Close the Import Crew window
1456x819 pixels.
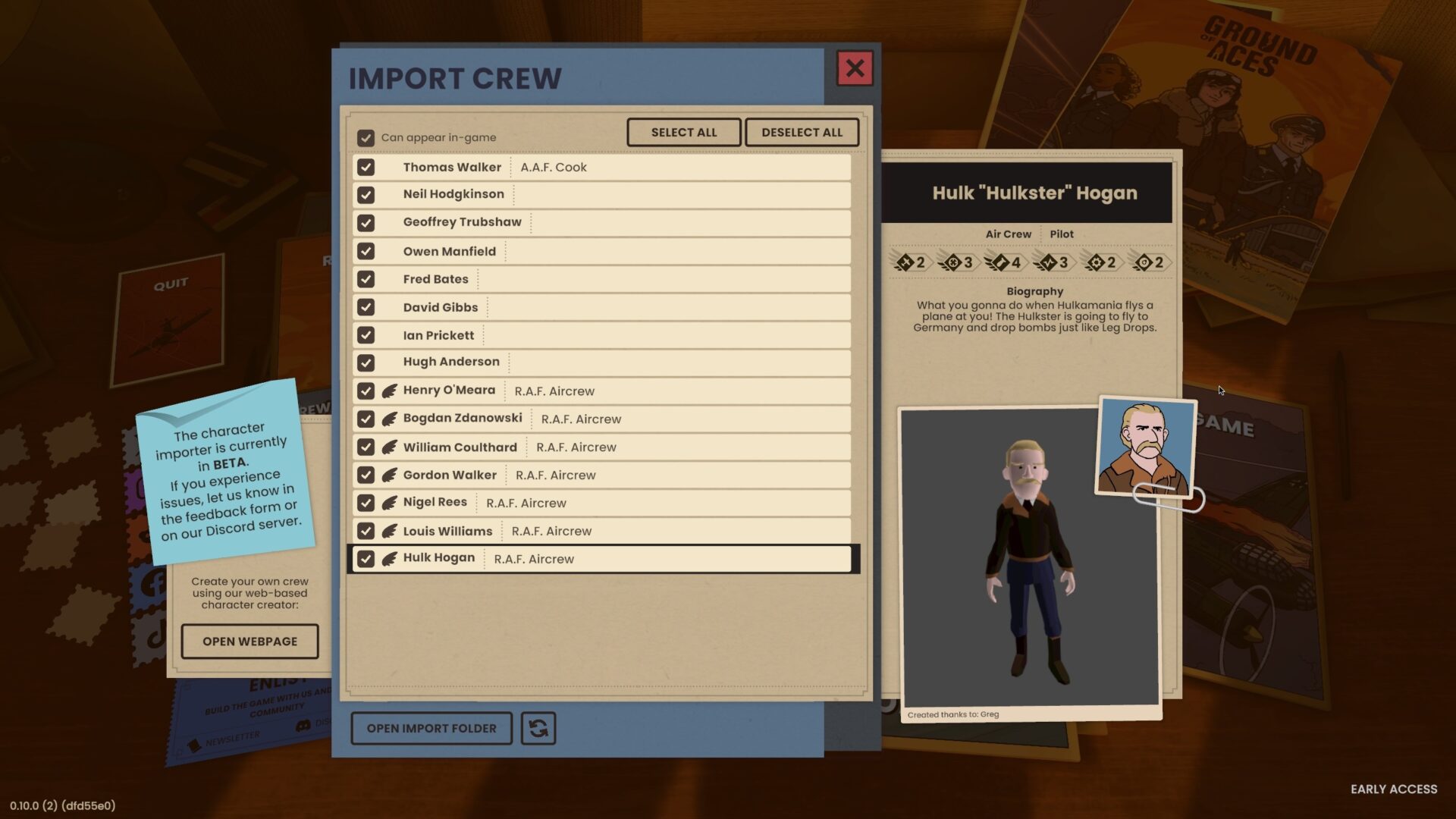855,68
